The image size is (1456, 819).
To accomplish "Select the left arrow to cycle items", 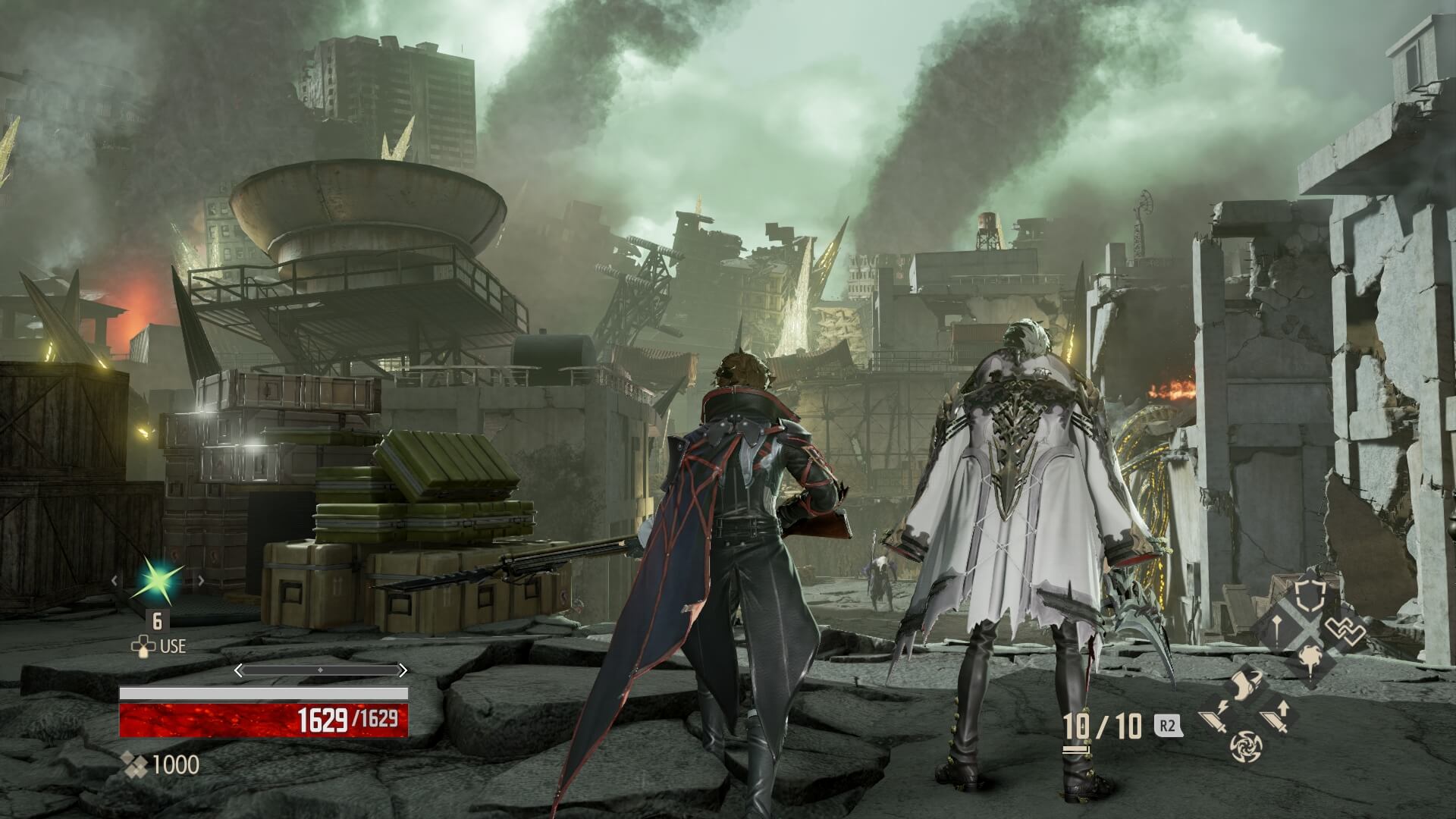I will coord(115,580).
